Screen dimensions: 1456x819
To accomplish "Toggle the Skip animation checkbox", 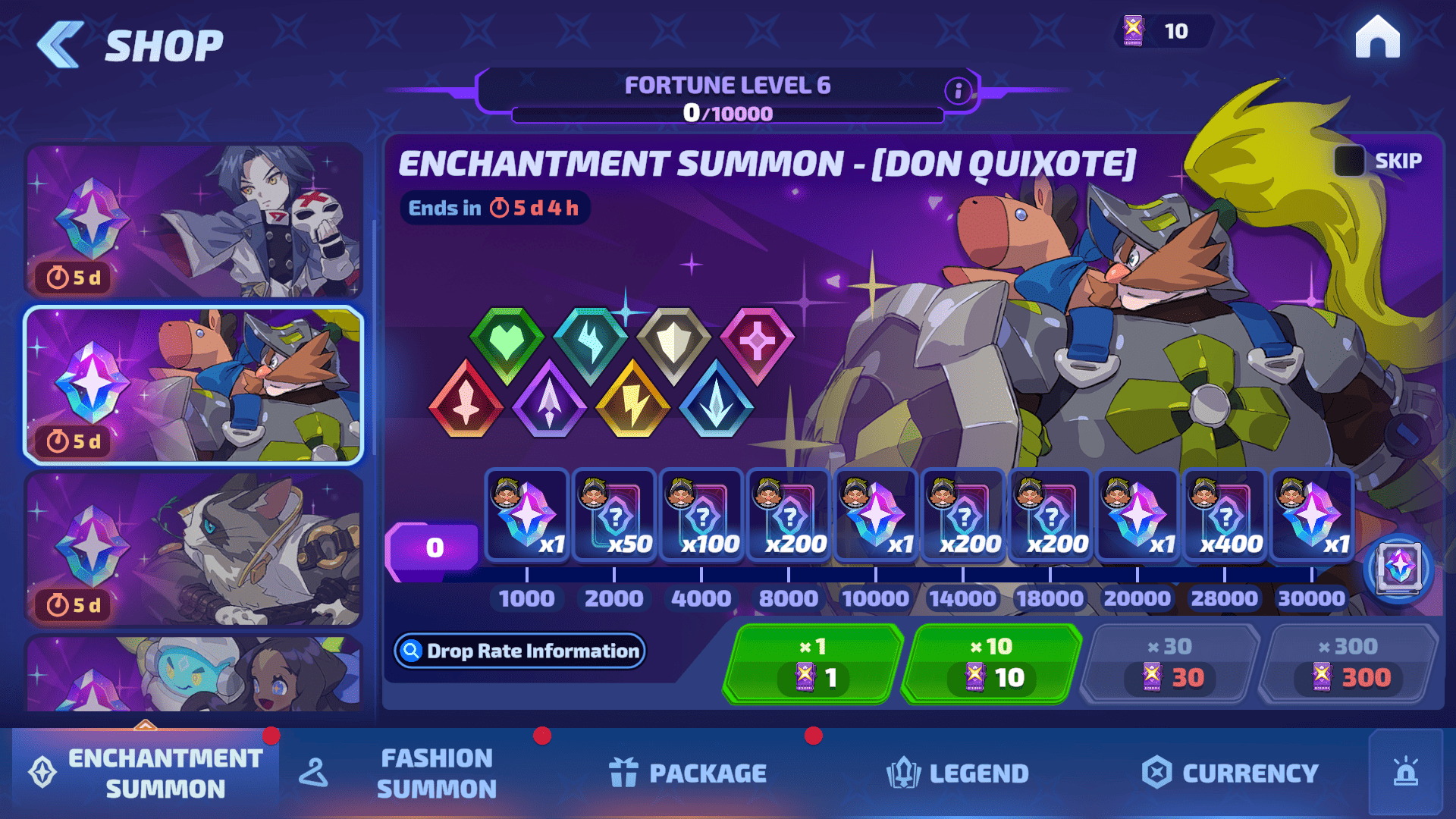I will pyautogui.click(x=1349, y=161).
